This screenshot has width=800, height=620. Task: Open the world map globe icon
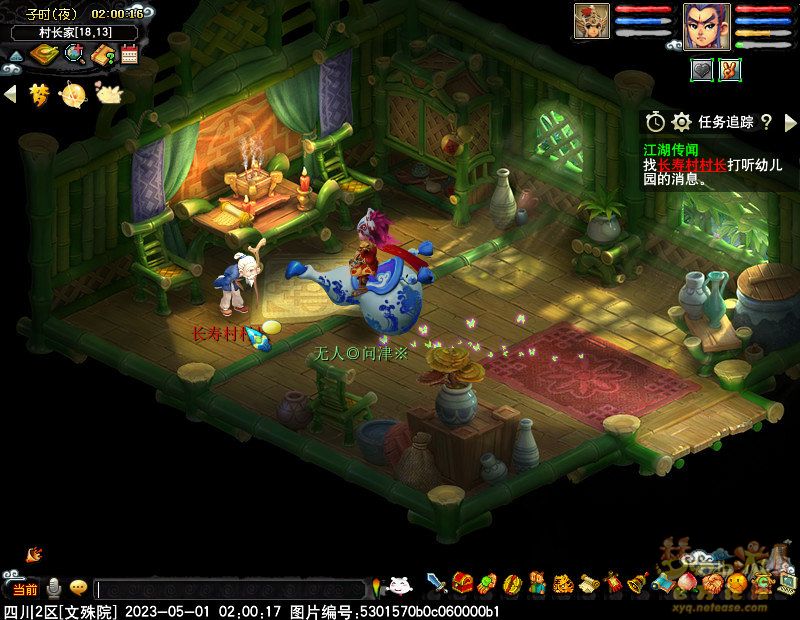74,54
